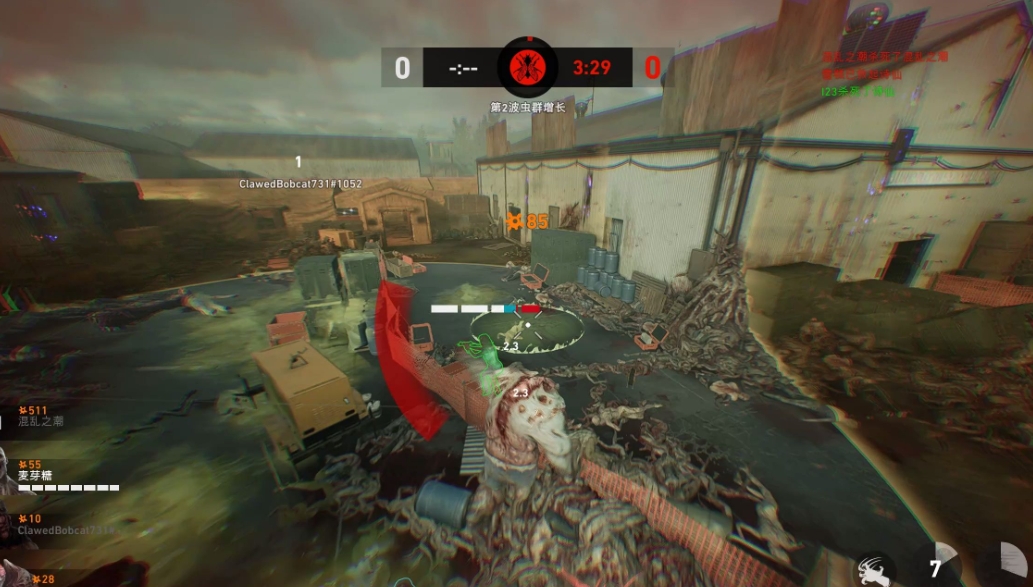Select the 混乱之潮 team list entry
This screenshot has width=1033, height=587.
(x=40, y=420)
